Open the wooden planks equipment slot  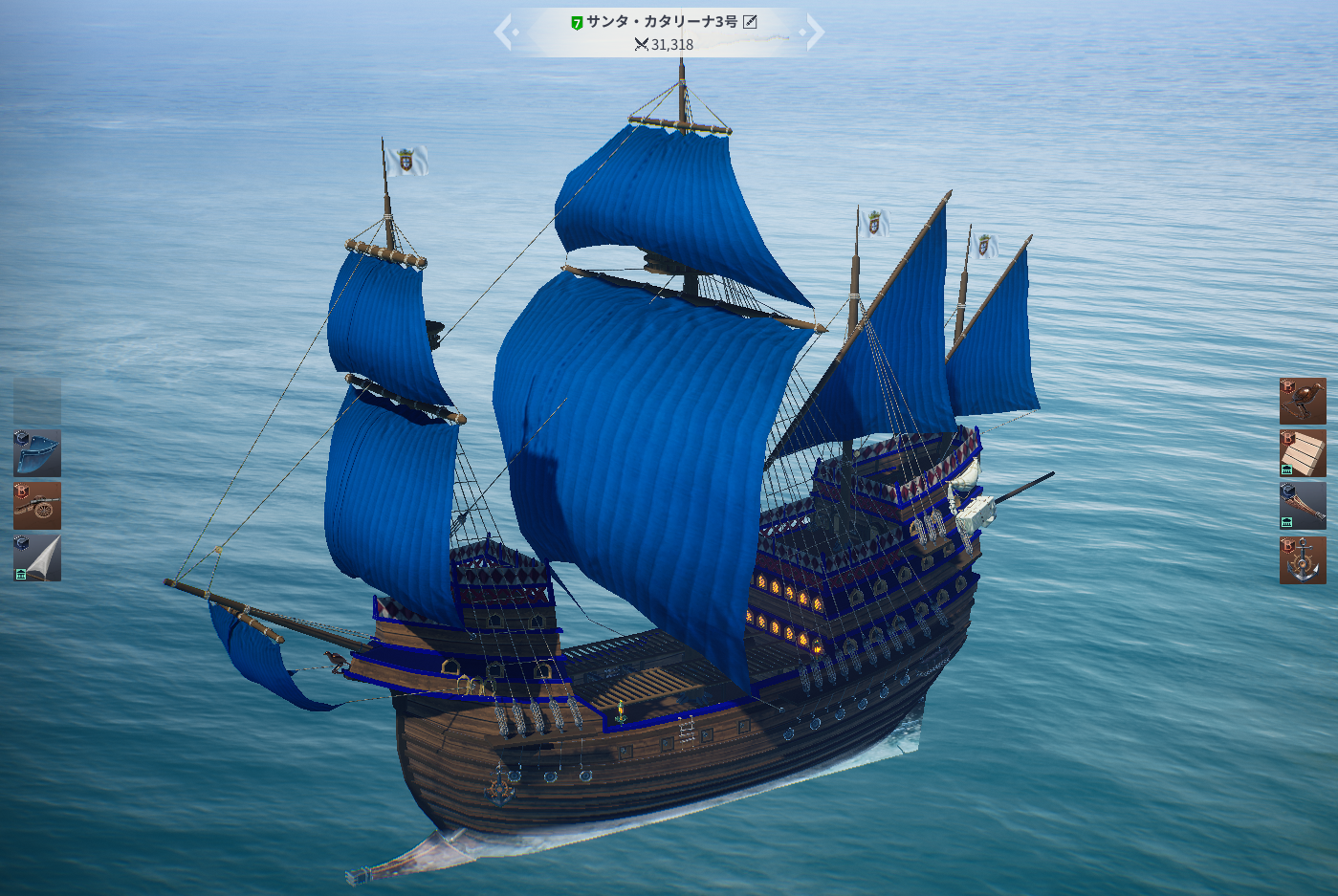point(1303,453)
